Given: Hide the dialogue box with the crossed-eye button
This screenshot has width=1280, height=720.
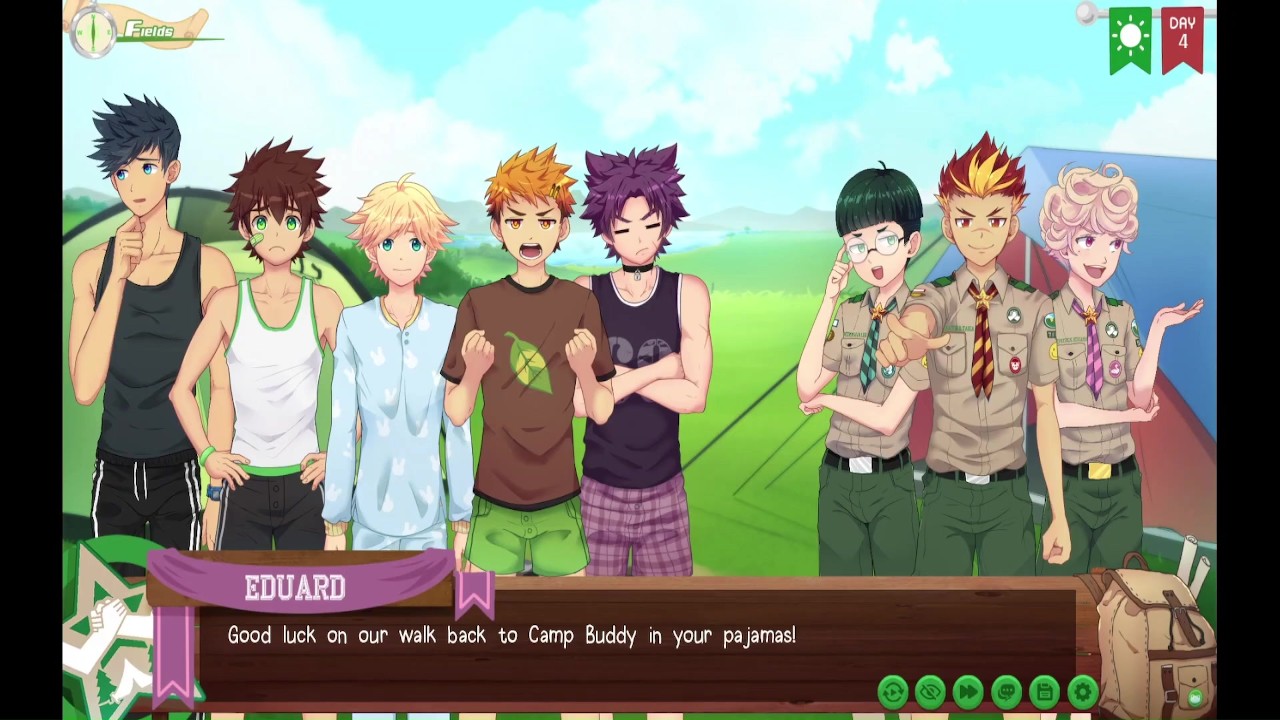Looking at the screenshot, I should [930, 691].
